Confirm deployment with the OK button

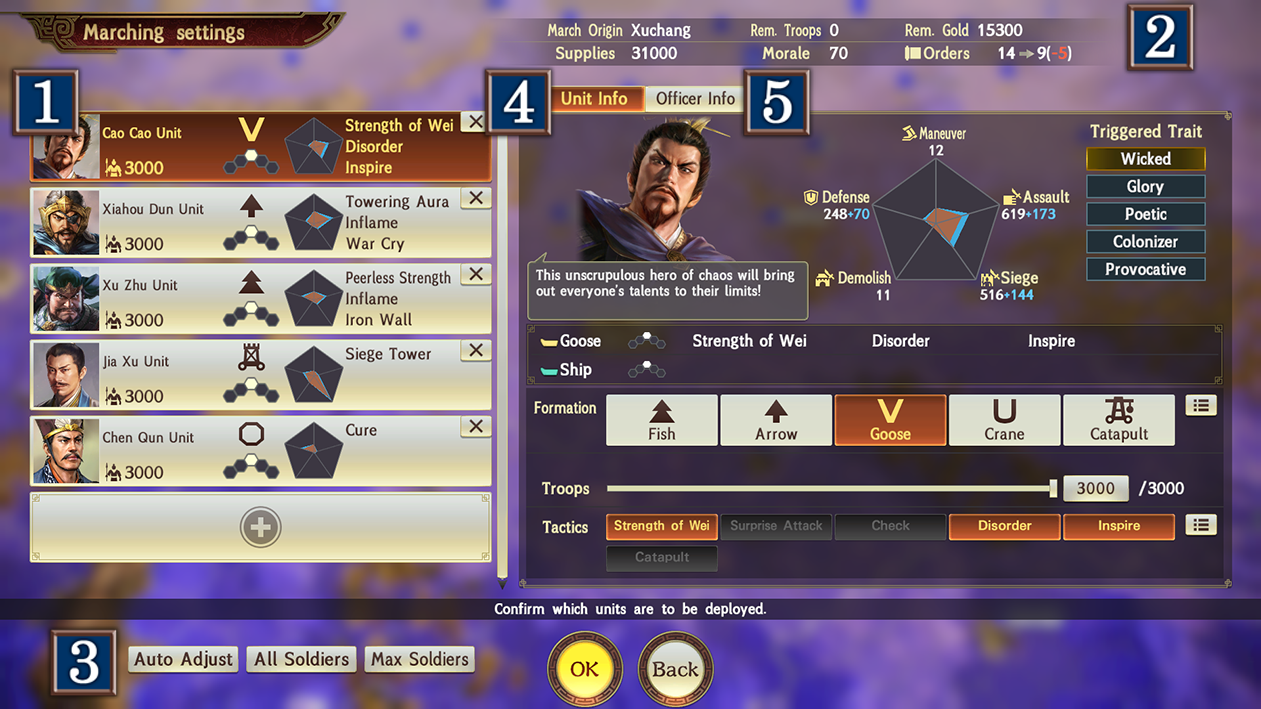point(585,669)
